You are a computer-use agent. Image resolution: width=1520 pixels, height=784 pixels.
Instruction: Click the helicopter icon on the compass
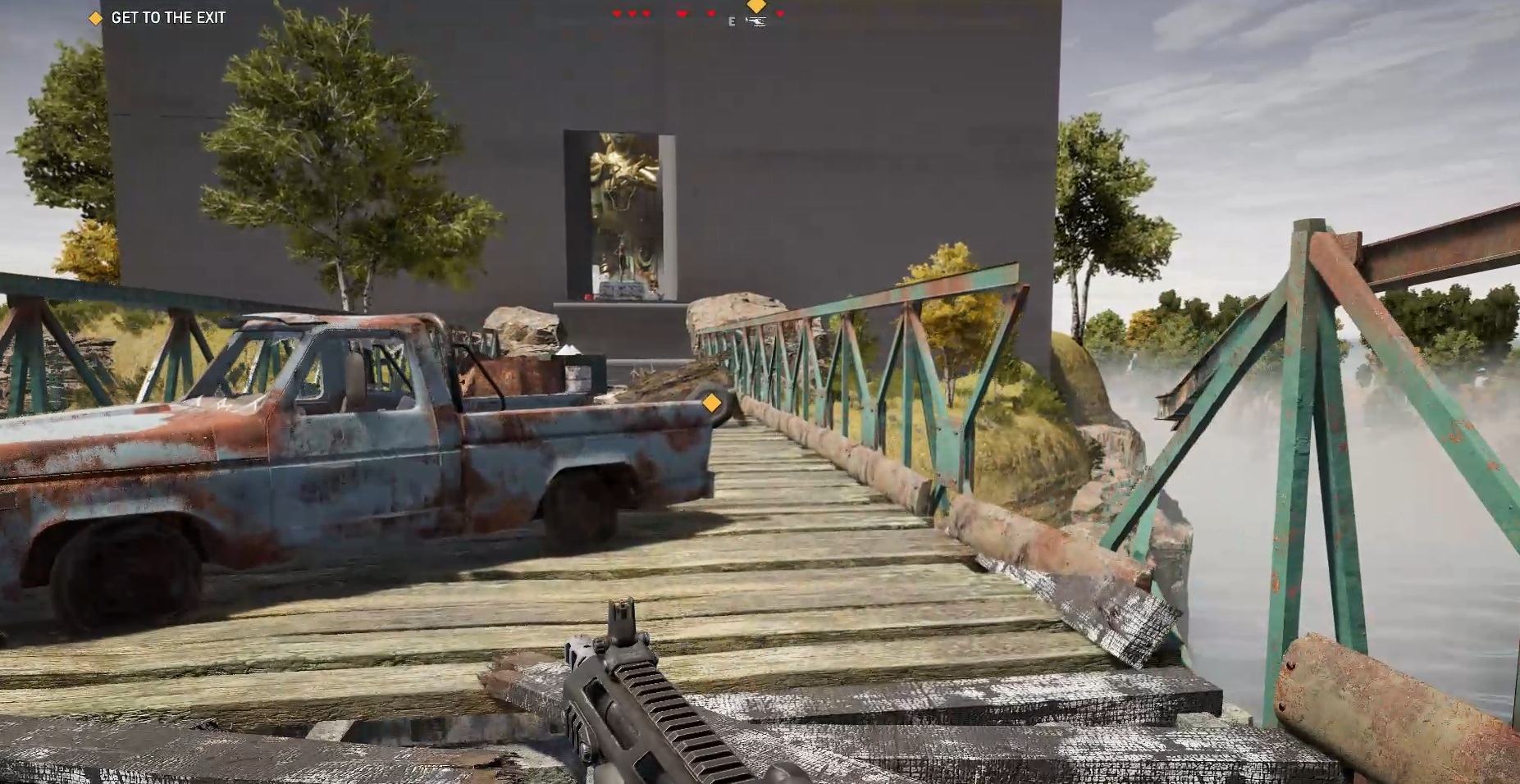[755, 22]
